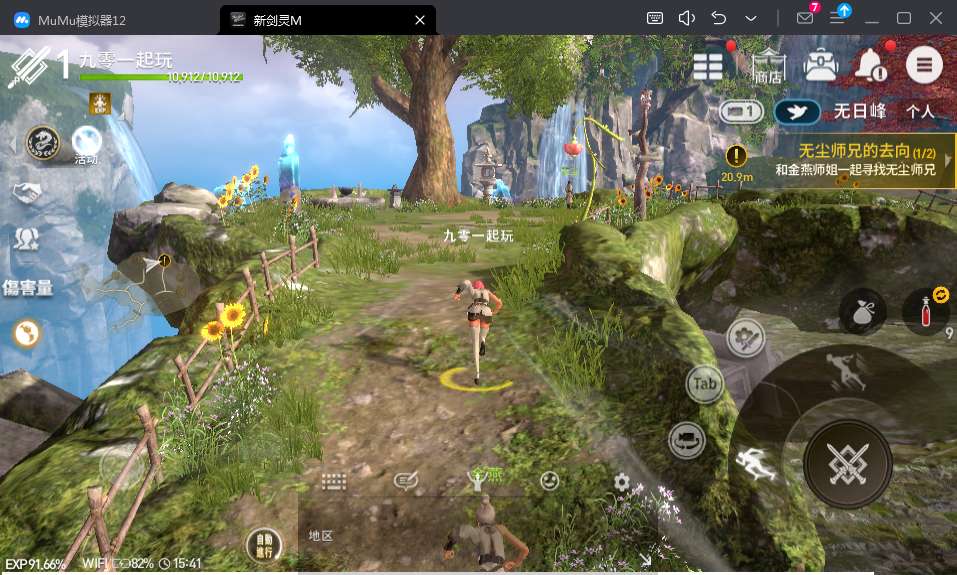Image resolution: width=957 pixels, height=575 pixels.
Task: Open the grid list menu icon
Action: pyautogui.click(x=708, y=66)
